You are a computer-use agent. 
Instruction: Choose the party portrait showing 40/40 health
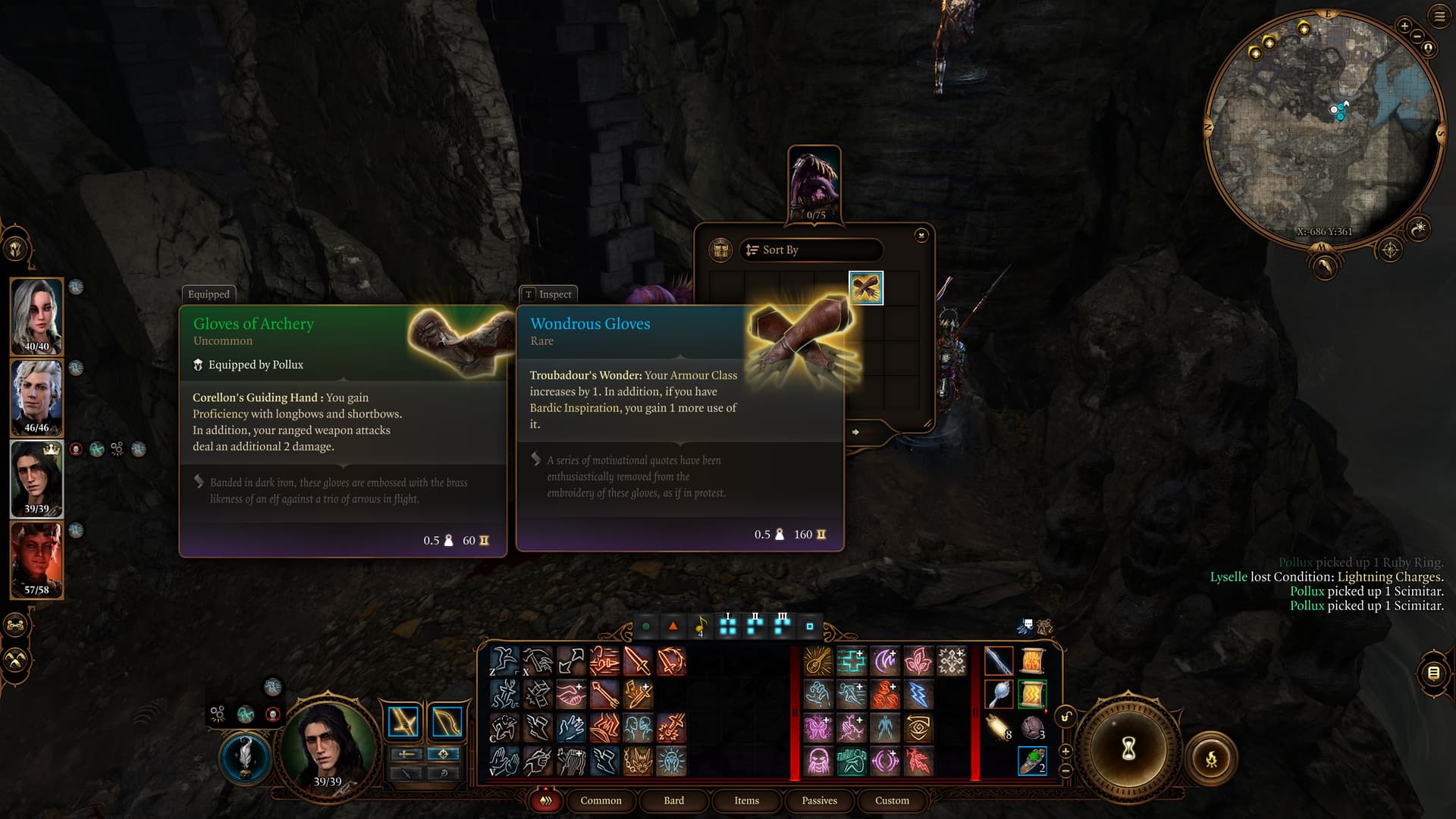pyautogui.click(x=36, y=316)
